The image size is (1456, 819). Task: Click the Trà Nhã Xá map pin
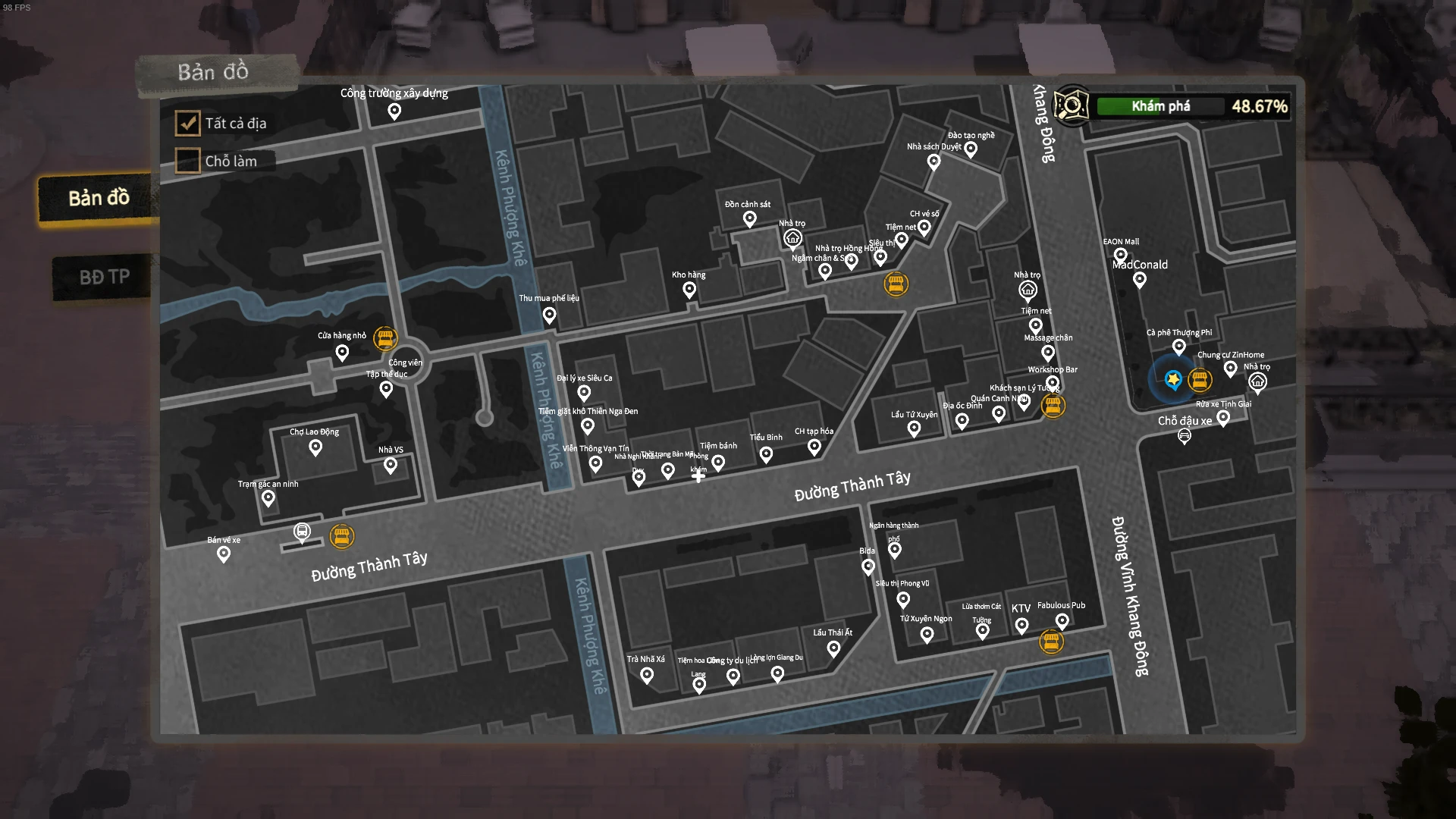[647, 675]
